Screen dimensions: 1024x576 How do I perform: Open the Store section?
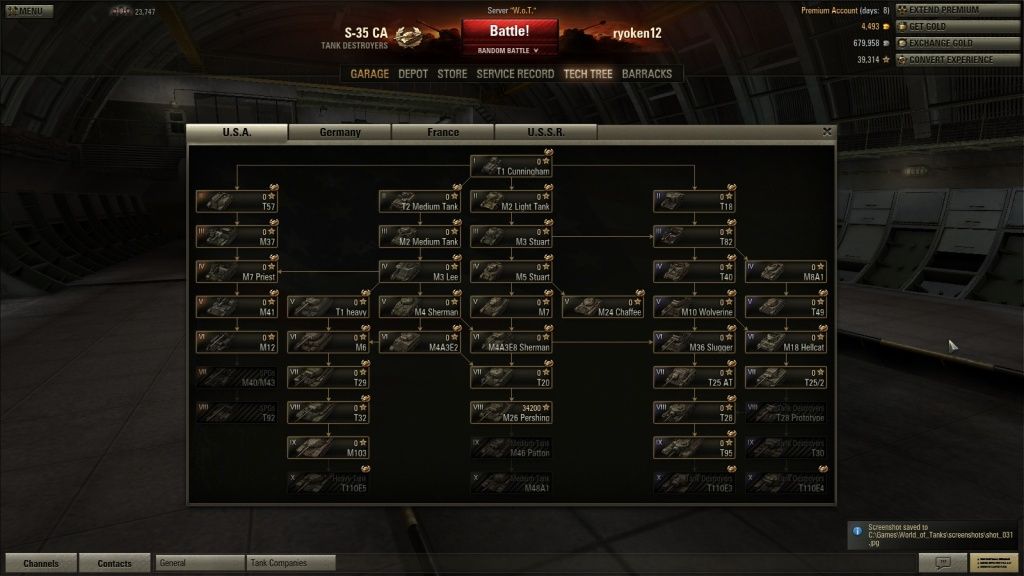[x=452, y=74]
